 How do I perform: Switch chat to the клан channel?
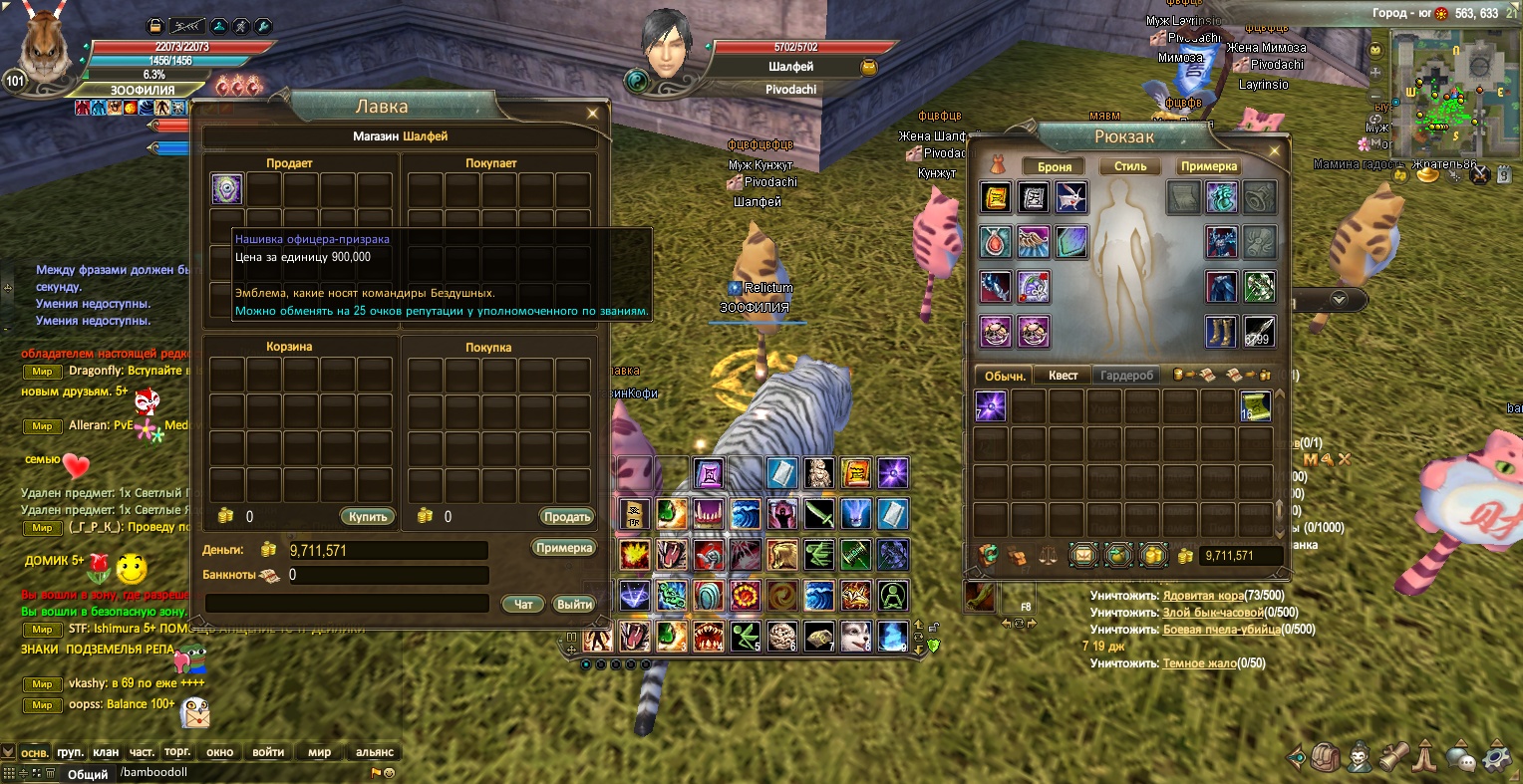pos(106,752)
